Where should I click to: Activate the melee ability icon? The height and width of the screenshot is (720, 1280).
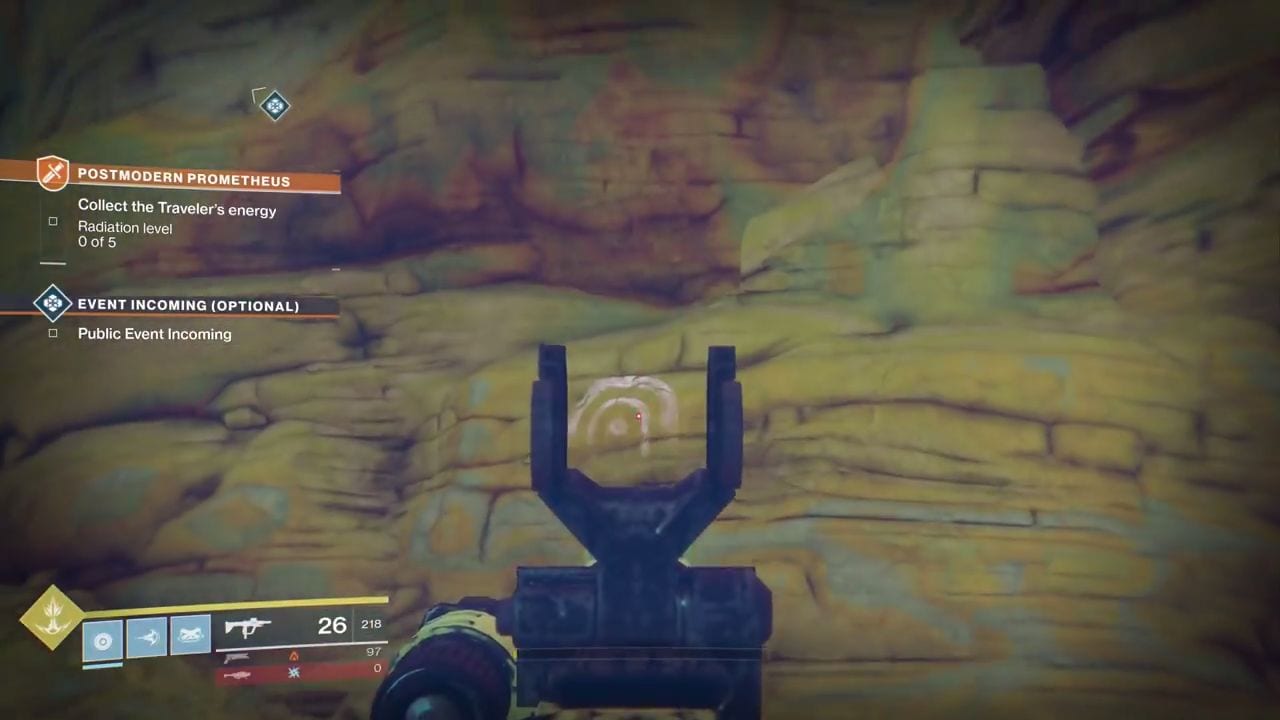(147, 637)
